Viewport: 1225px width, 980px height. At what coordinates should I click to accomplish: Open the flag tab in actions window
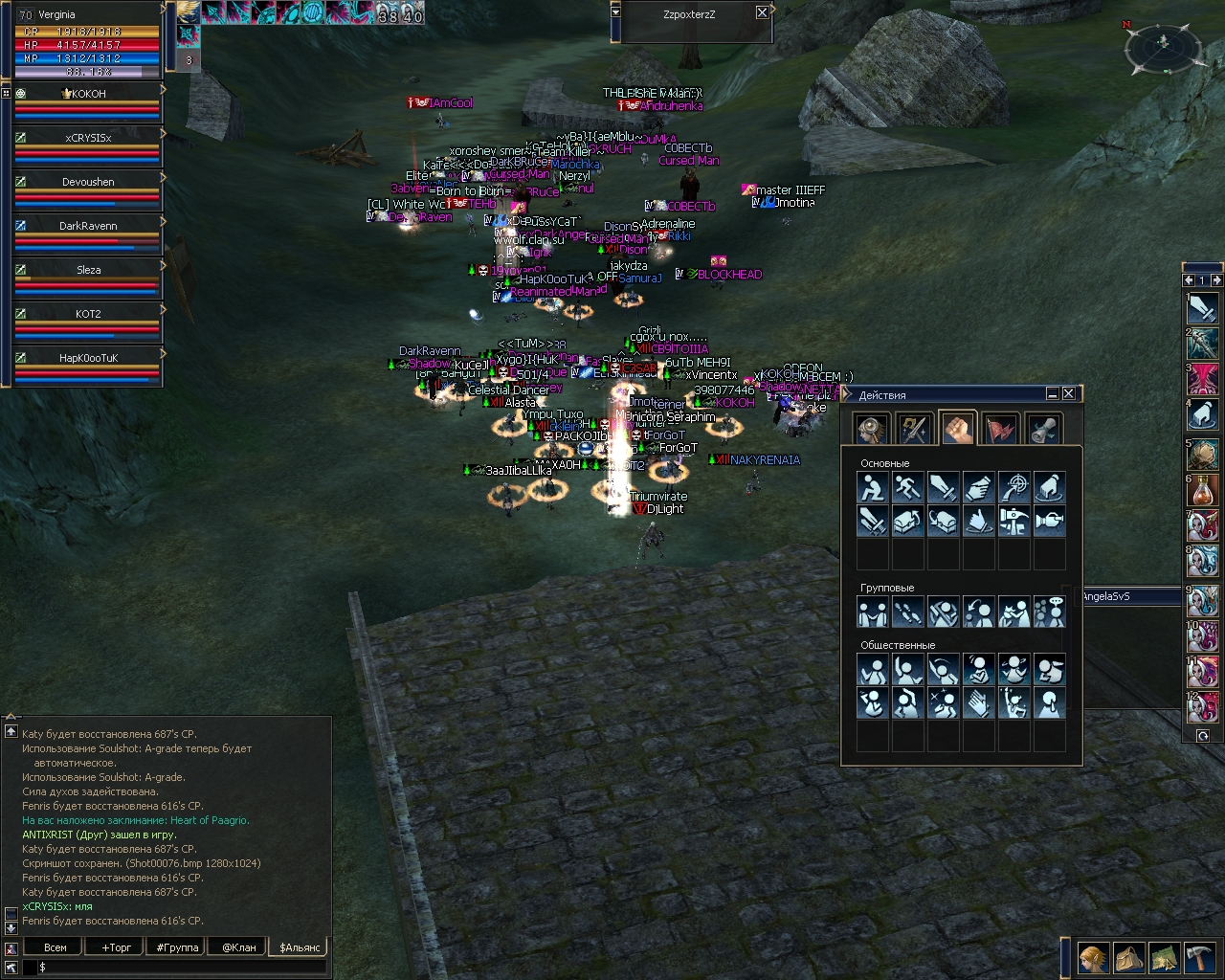point(1000,428)
